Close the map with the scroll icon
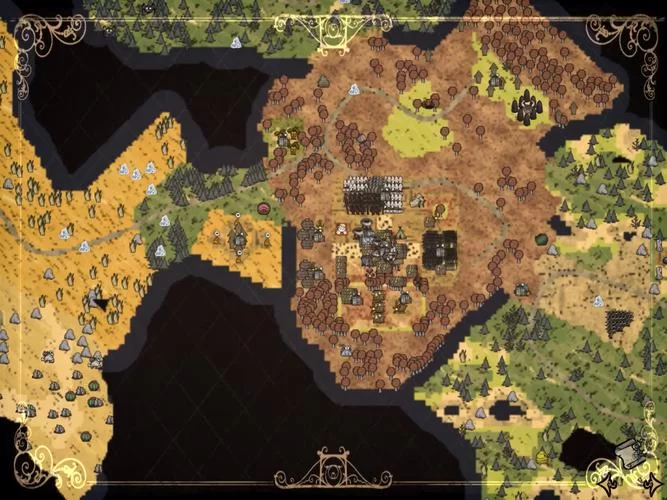The height and width of the screenshot is (500, 667). tap(627, 451)
